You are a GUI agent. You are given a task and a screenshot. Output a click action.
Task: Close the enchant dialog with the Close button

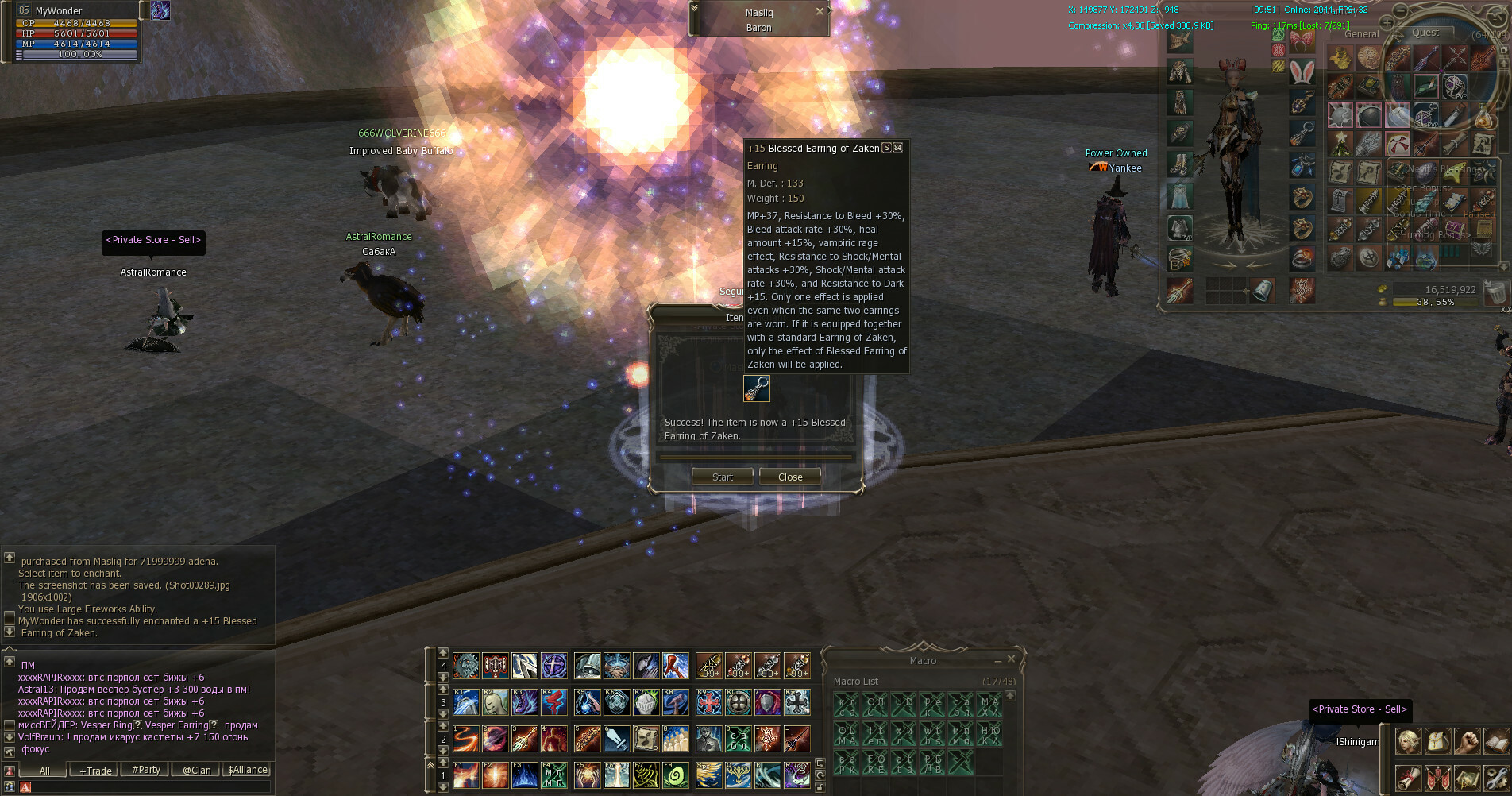coord(789,477)
